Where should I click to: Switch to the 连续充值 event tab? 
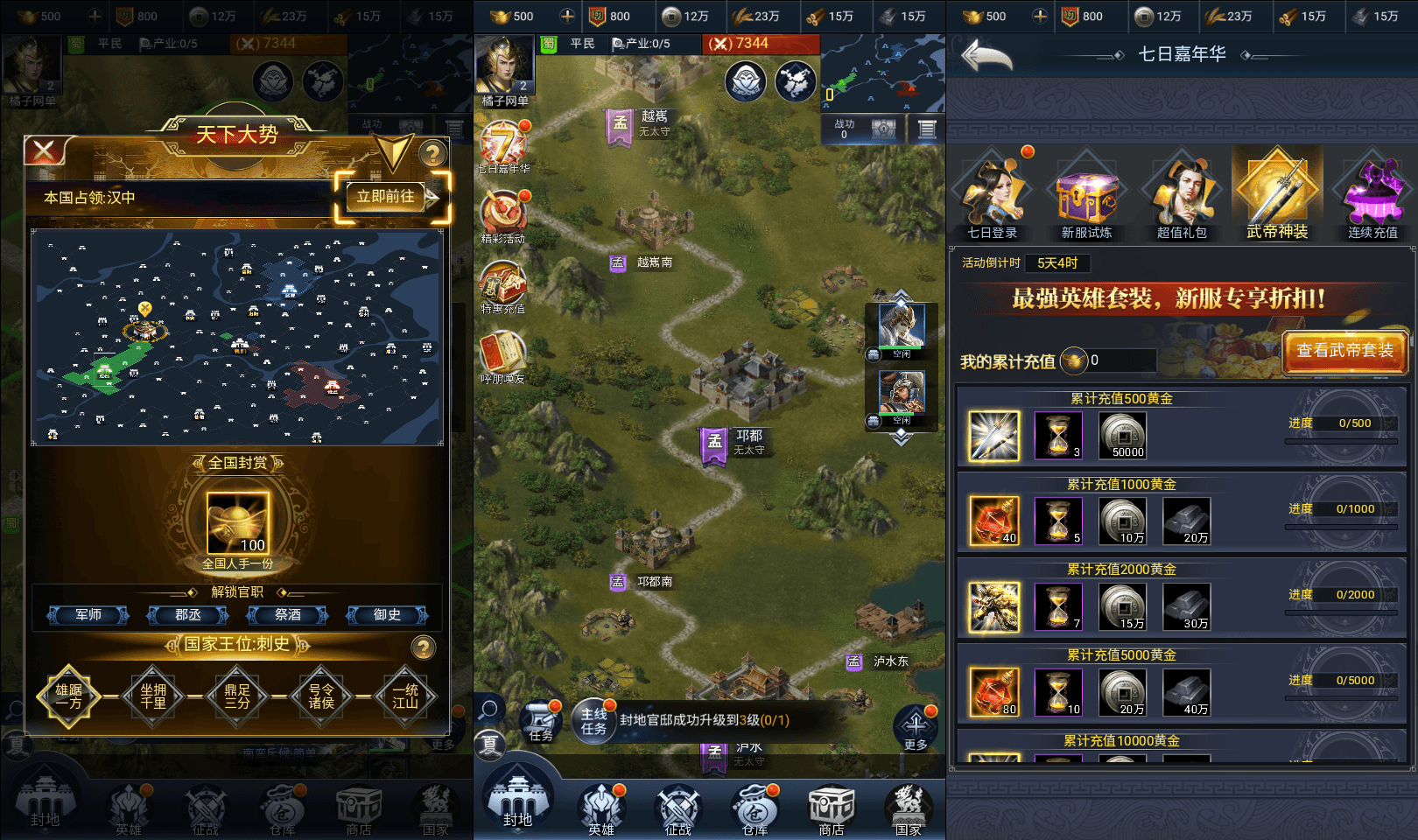(x=1372, y=199)
